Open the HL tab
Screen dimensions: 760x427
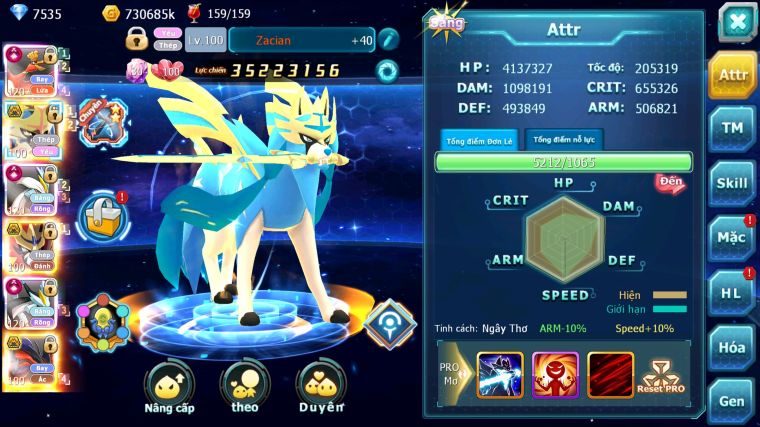(x=732, y=292)
